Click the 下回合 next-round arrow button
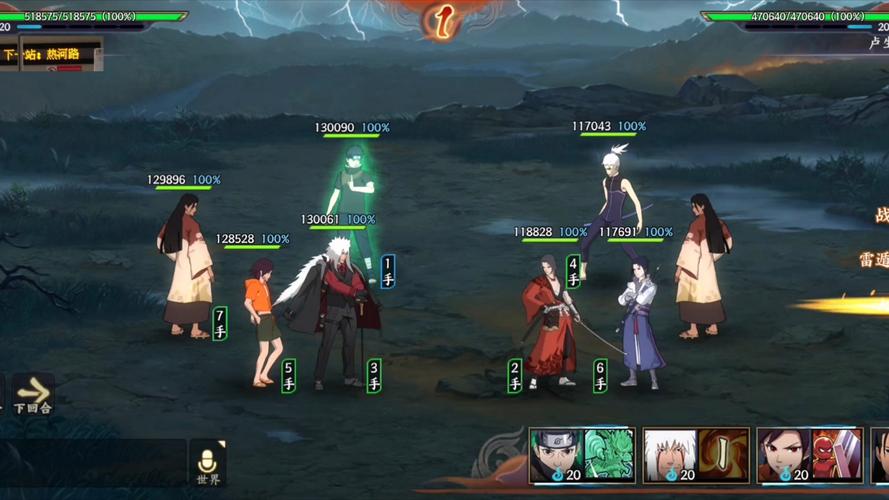Viewport: 889px width, 500px height. click(31, 393)
